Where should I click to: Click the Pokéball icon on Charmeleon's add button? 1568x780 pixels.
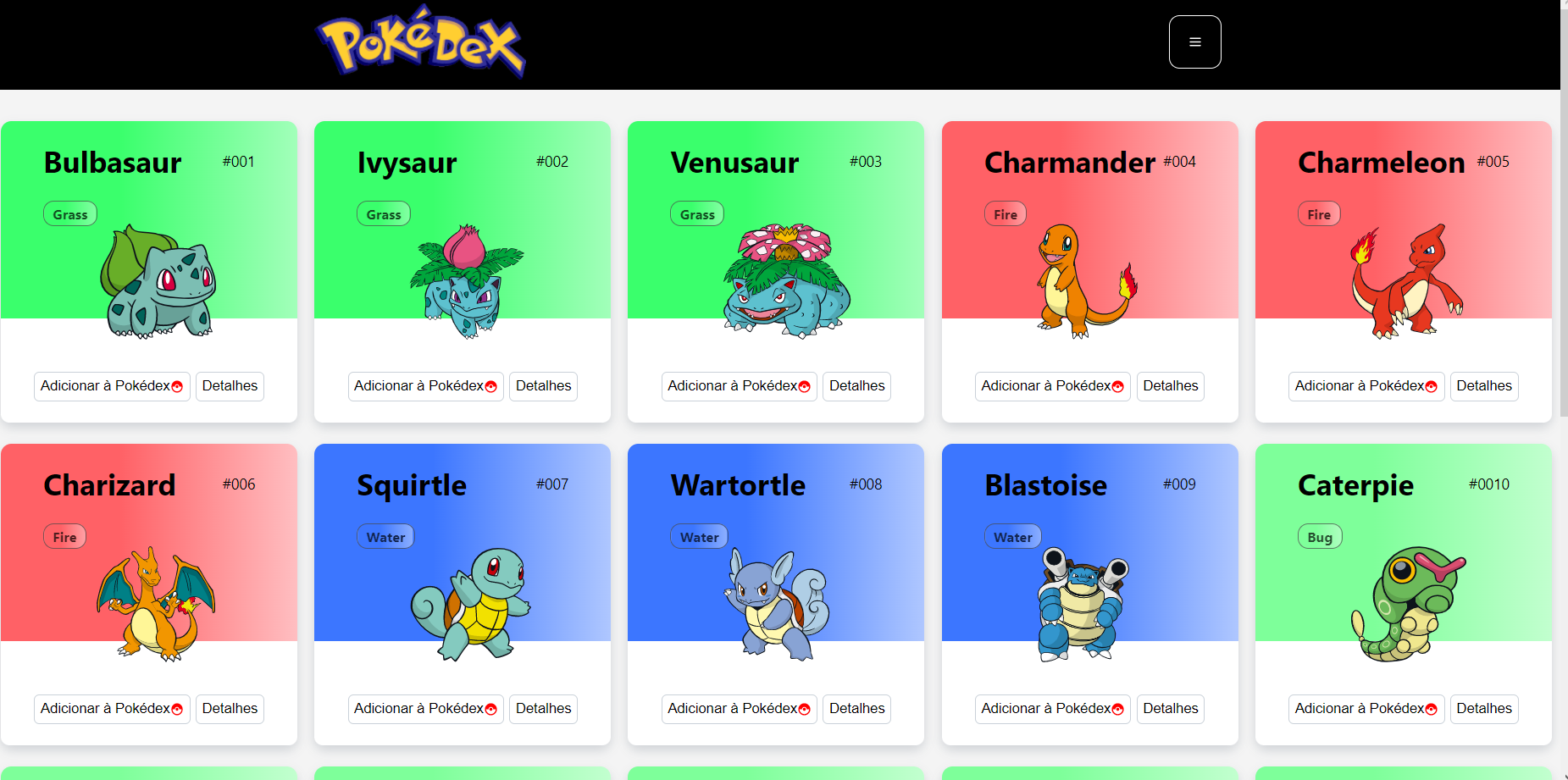pos(1432,386)
